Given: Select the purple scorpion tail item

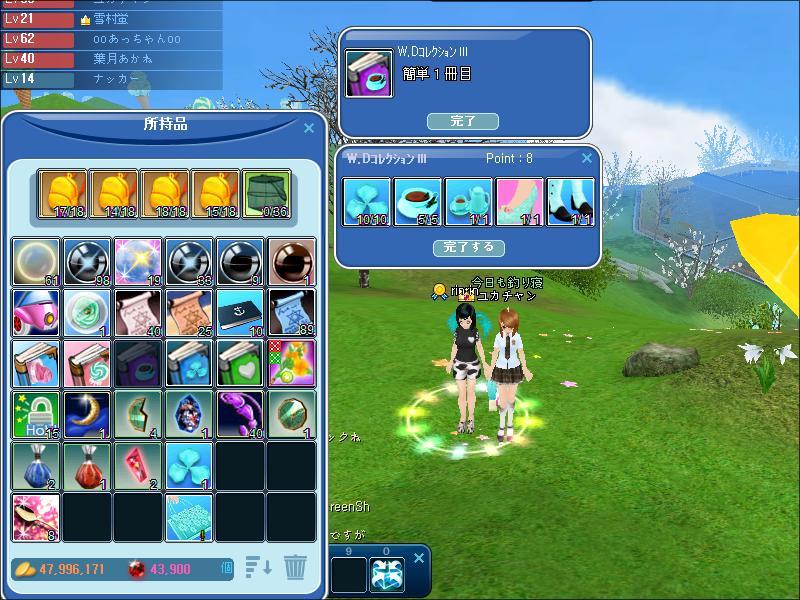Looking at the screenshot, I should click(x=240, y=415).
